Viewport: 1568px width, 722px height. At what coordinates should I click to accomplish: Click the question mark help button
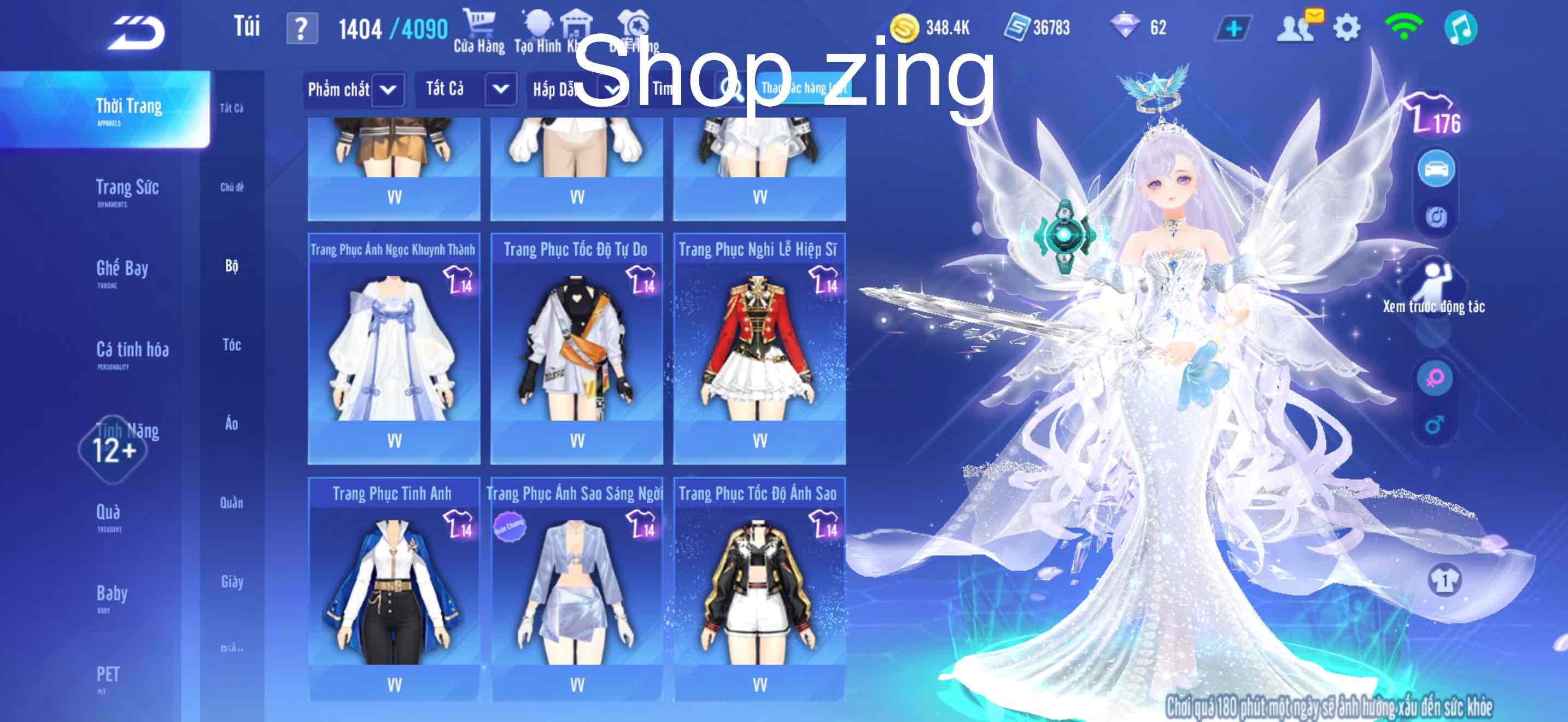click(302, 27)
